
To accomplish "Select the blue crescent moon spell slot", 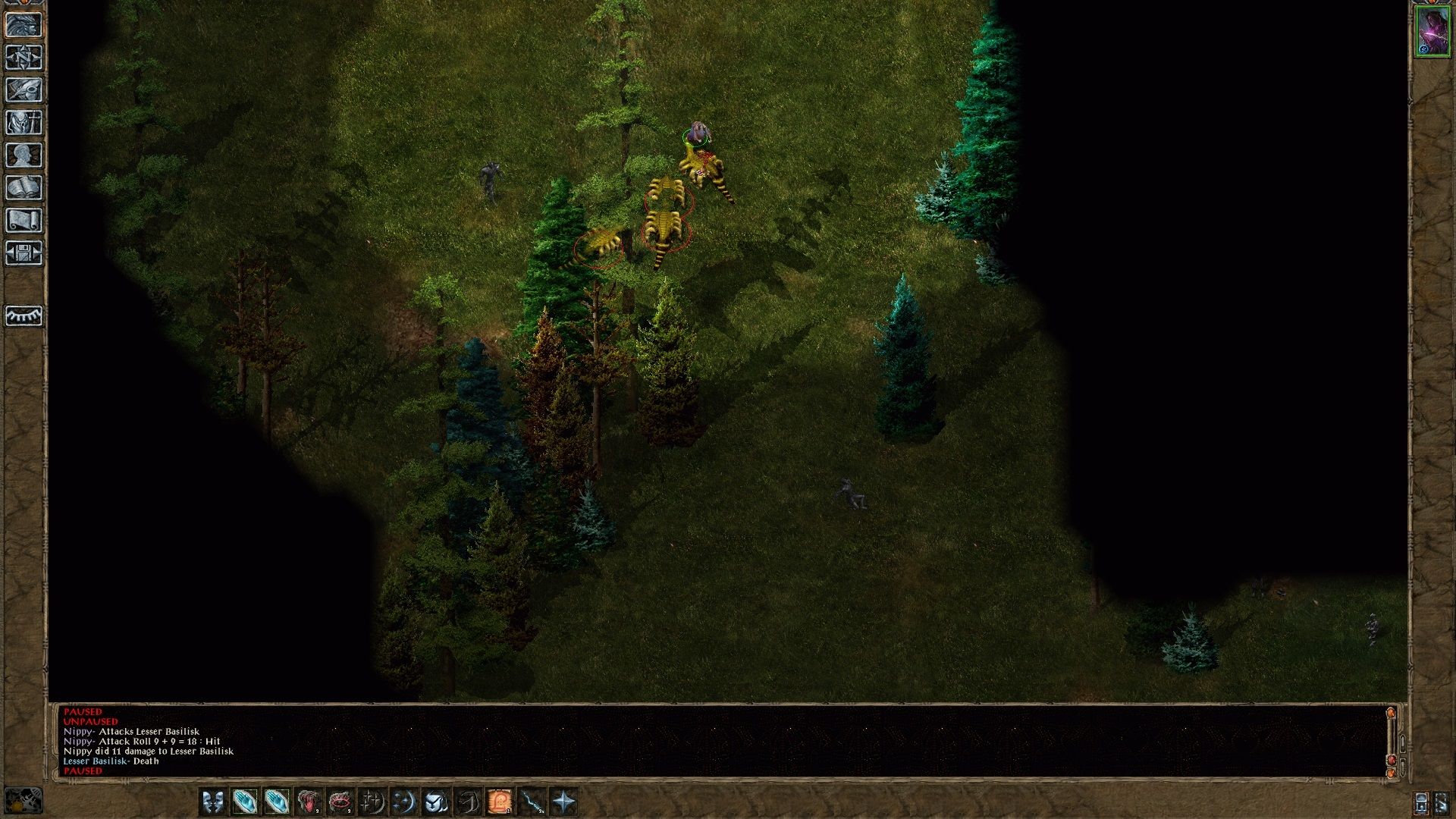I will click(403, 802).
